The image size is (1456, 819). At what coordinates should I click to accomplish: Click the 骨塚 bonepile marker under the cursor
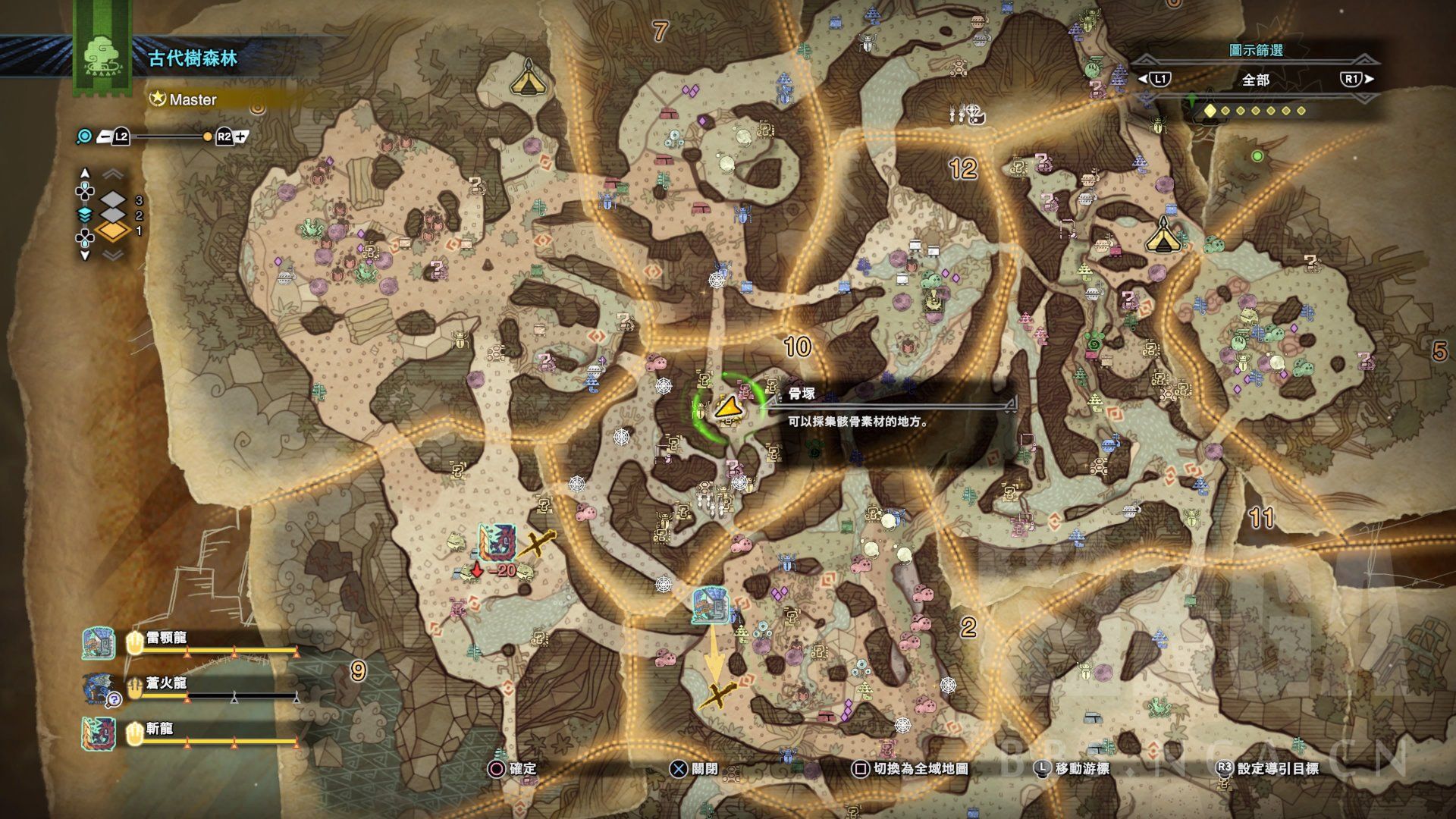pyautogui.click(x=728, y=408)
